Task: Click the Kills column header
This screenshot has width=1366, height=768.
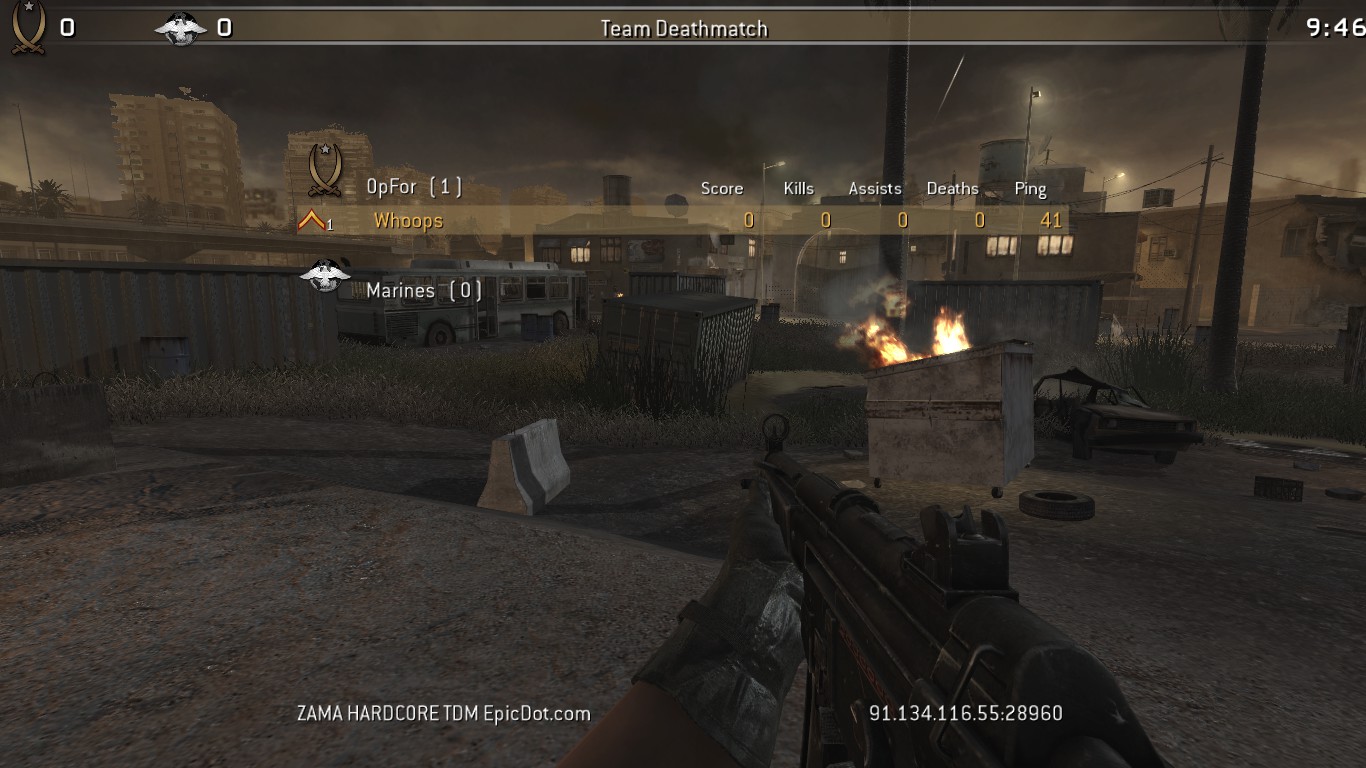Action: 798,188
